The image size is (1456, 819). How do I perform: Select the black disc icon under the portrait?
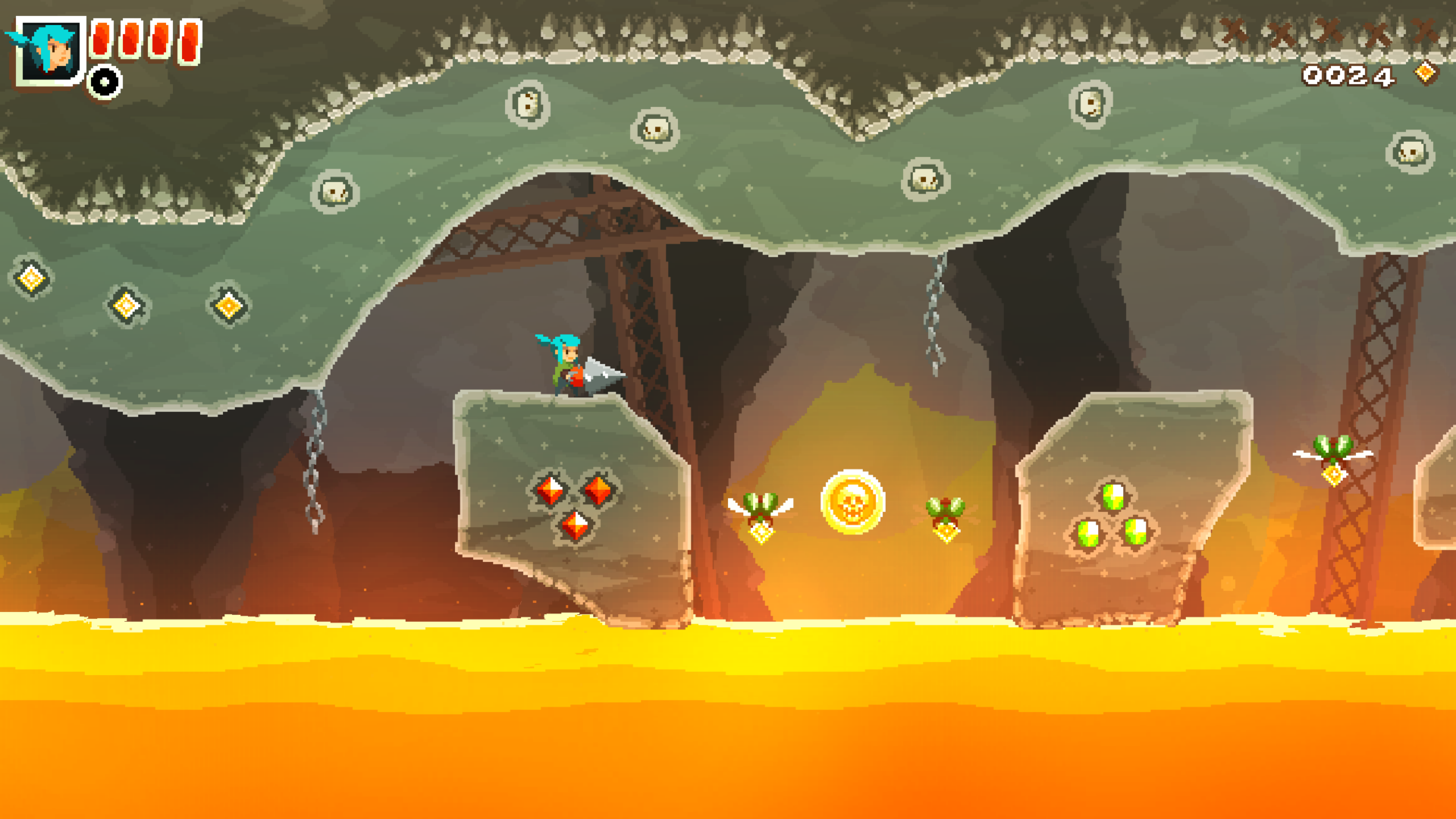[105, 82]
